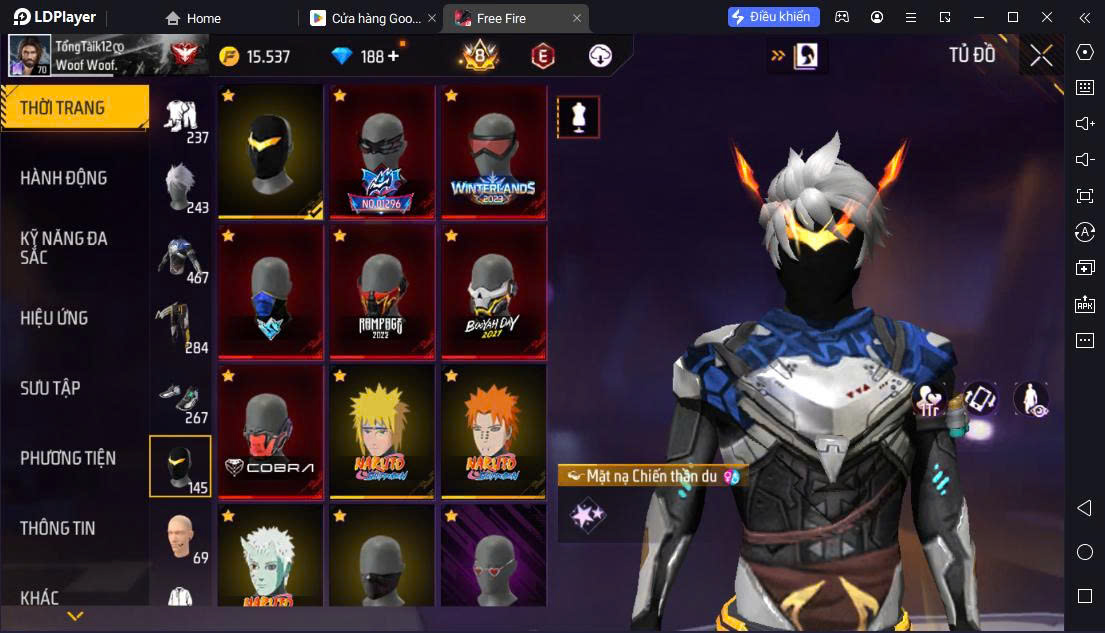Select the NO.01296 mask item

point(381,152)
